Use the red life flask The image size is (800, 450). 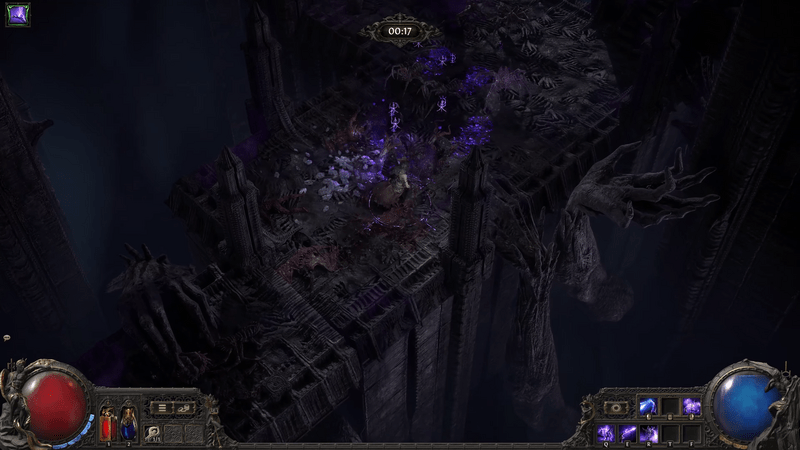[x=107, y=425]
